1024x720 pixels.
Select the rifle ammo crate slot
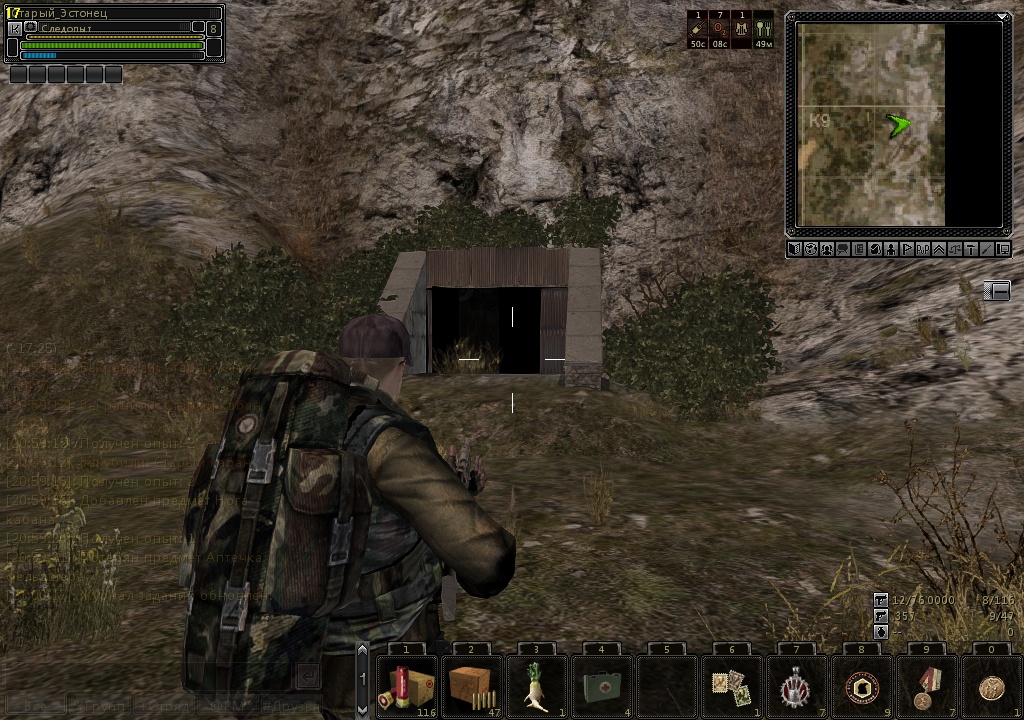point(472,684)
